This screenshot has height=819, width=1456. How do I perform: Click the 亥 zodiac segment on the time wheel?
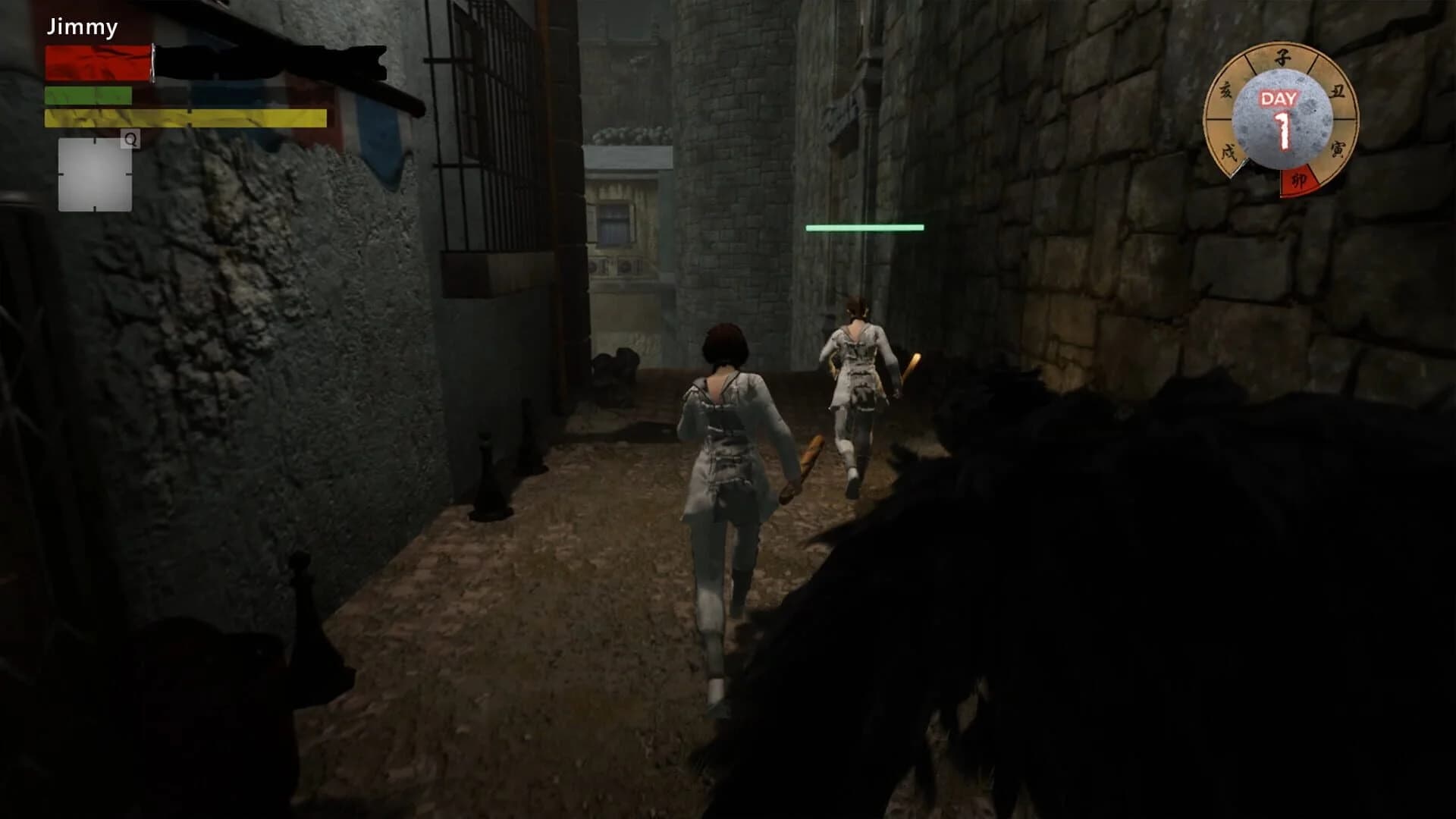[x=1227, y=89]
